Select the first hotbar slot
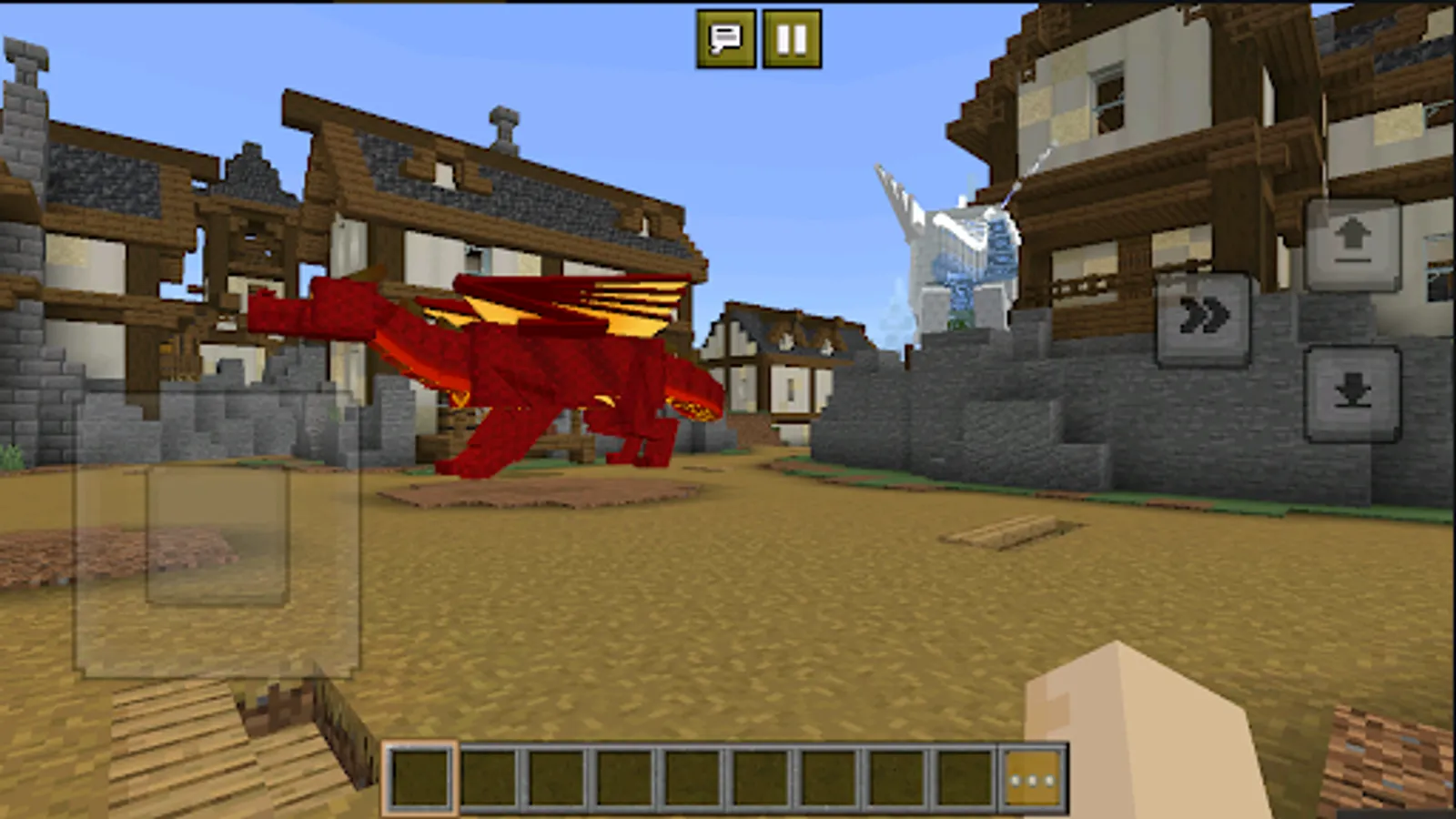The image size is (1456, 819). click(420, 776)
